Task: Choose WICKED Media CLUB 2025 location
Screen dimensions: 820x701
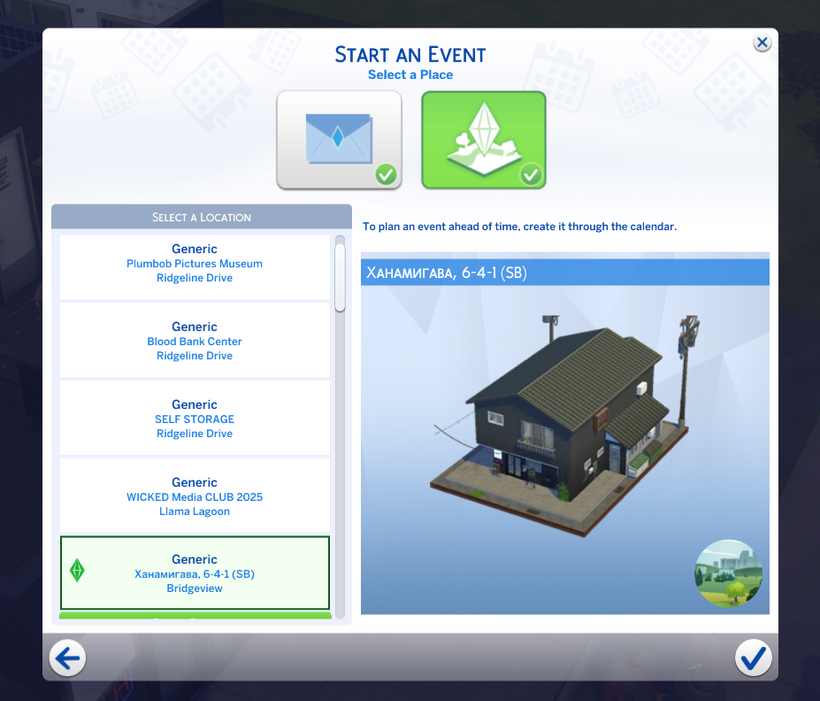Action: pyautogui.click(x=195, y=497)
